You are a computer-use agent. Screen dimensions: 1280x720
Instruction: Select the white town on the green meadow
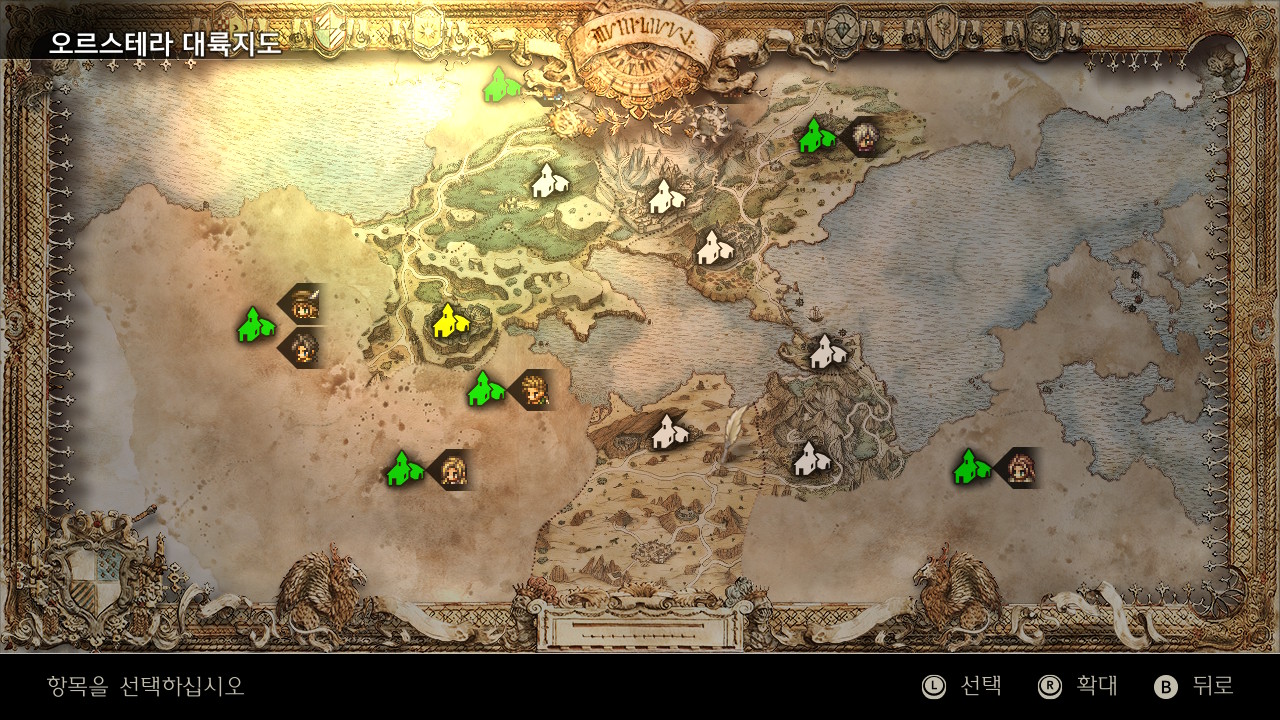(547, 181)
